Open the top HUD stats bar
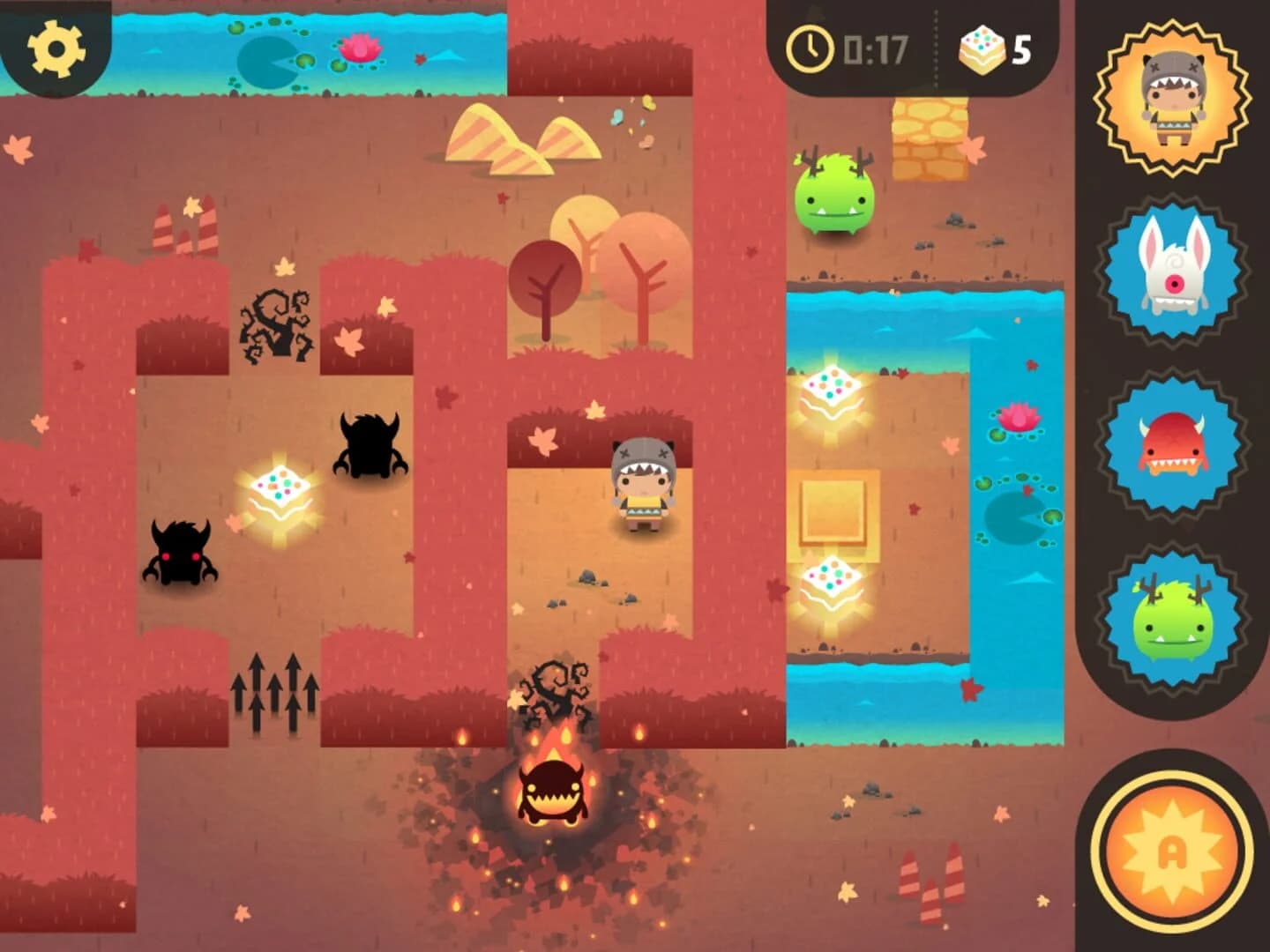 click(900, 50)
